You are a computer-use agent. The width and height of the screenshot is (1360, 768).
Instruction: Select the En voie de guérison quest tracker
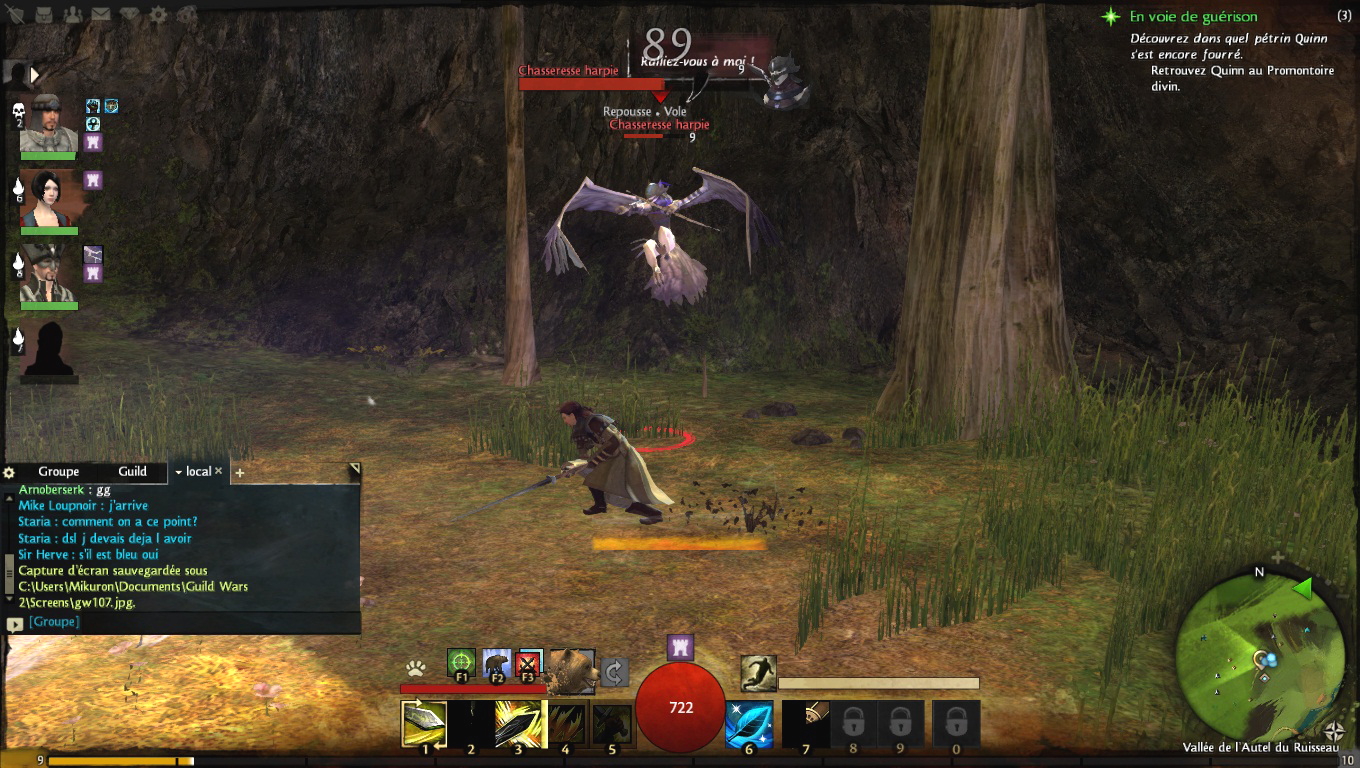[1193, 17]
